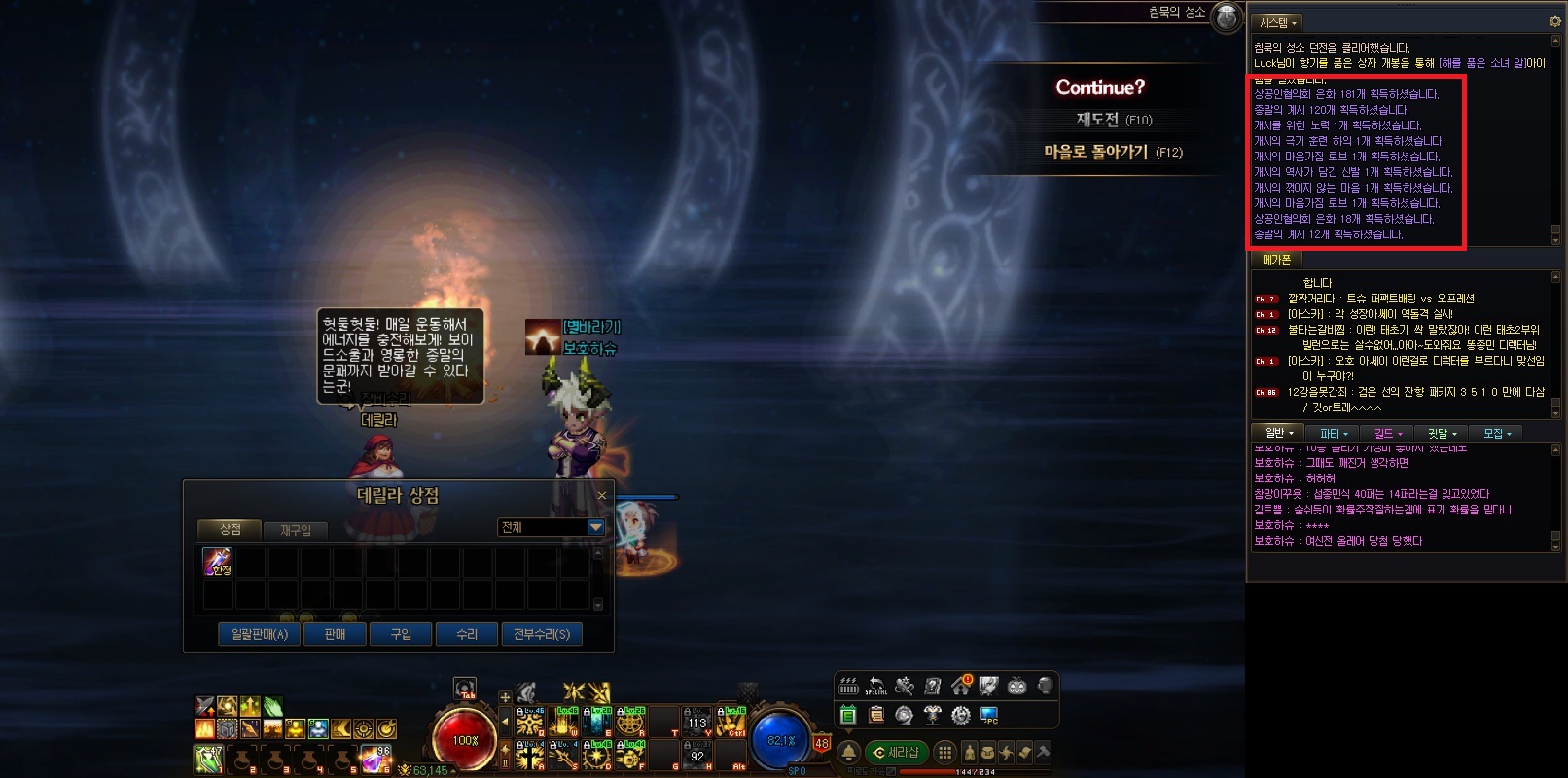Select 마을로 돌아가기 to return to town

point(1112,153)
